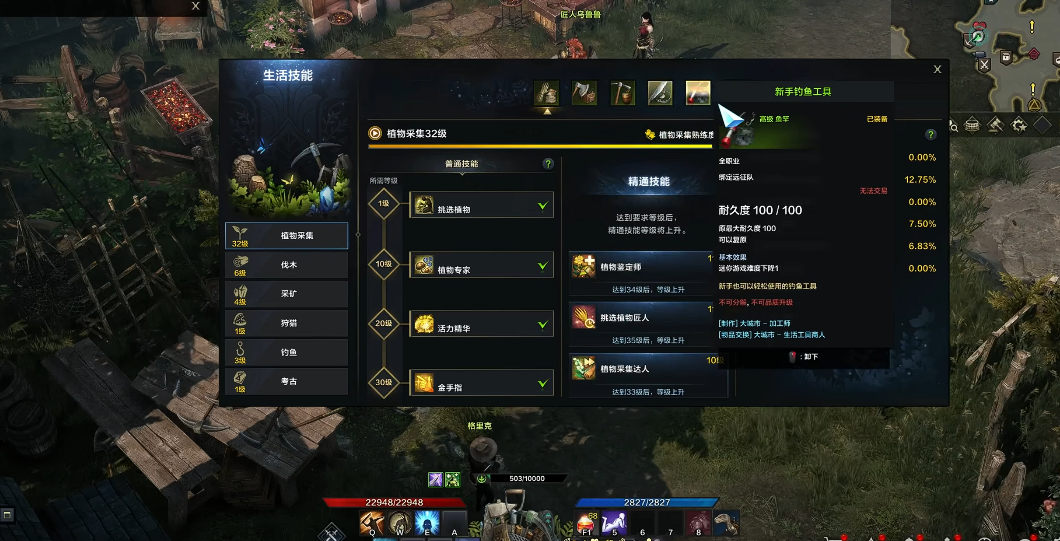Choose the 金手指 level 30 skill

(x=481, y=383)
